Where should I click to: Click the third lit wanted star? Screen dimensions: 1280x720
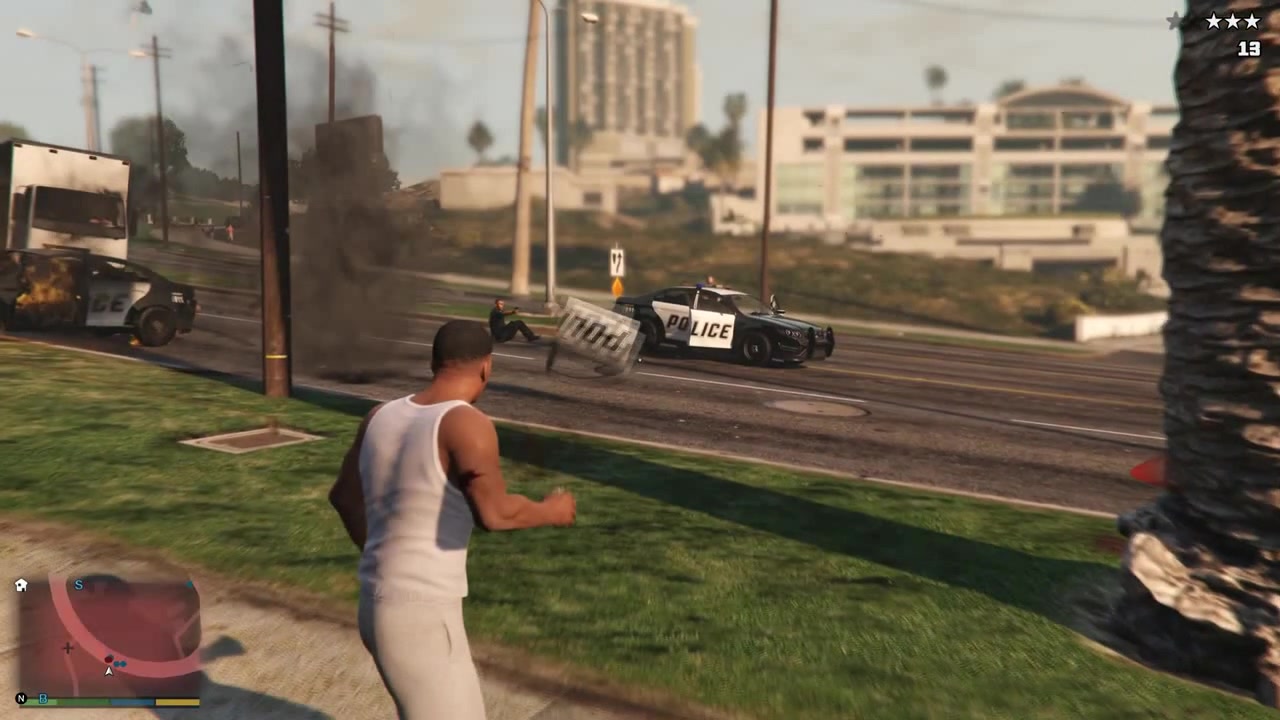coord(1251,20)
